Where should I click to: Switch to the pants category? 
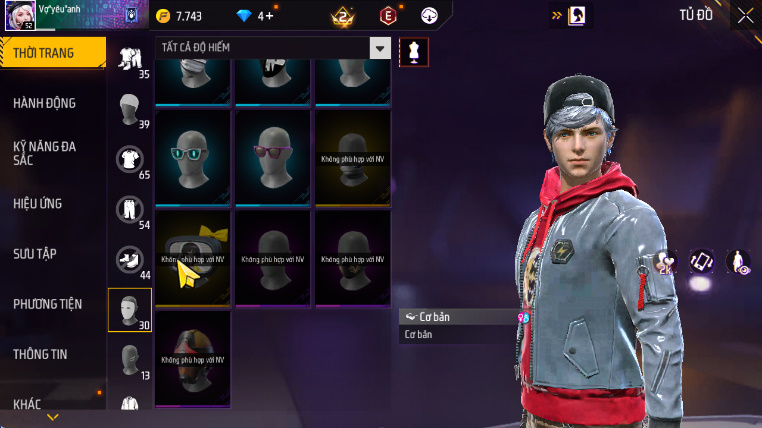pos(129,208)
